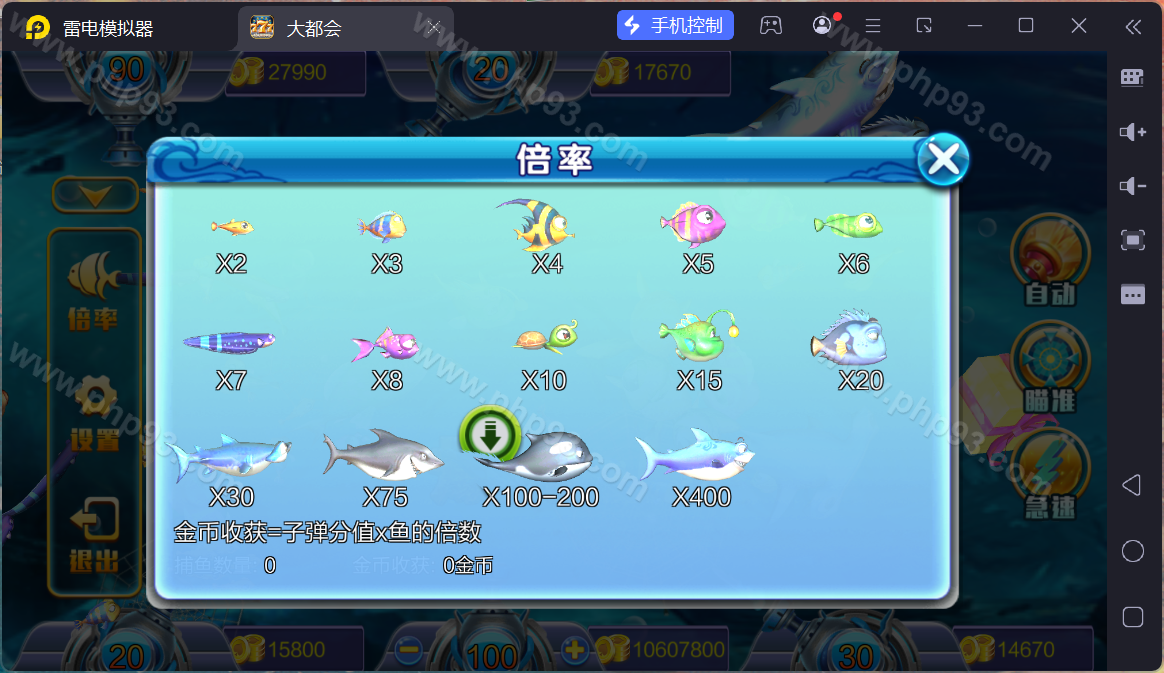This screenshot has height=673, width=1164.
Task: Exit the game with 退出
Action: 95,534
